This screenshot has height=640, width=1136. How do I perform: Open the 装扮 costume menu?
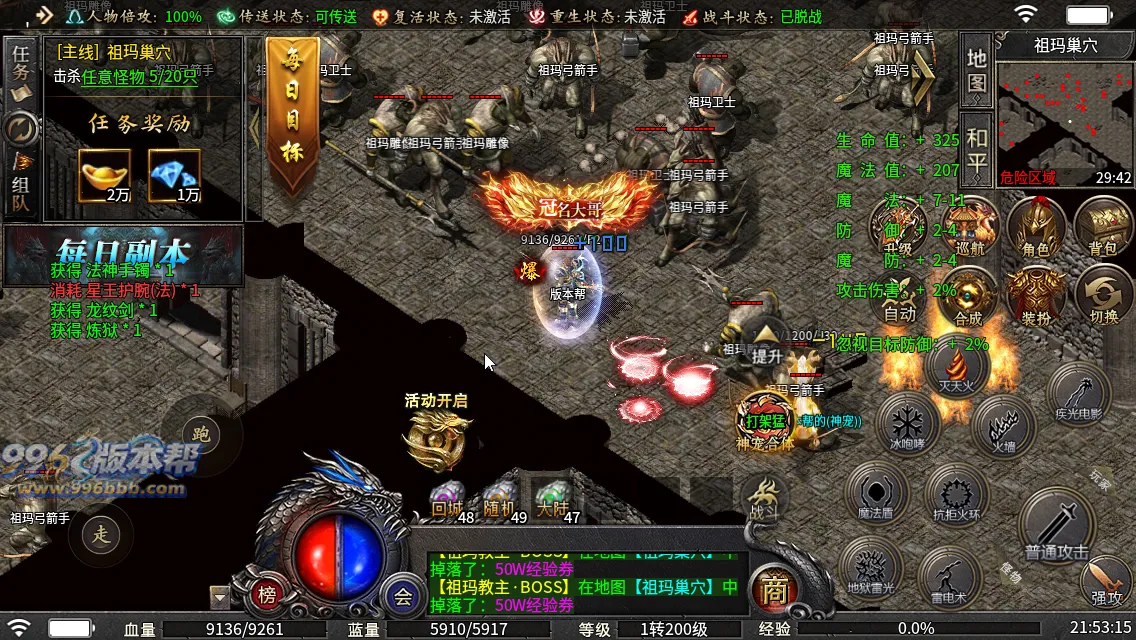[1035, 297]
